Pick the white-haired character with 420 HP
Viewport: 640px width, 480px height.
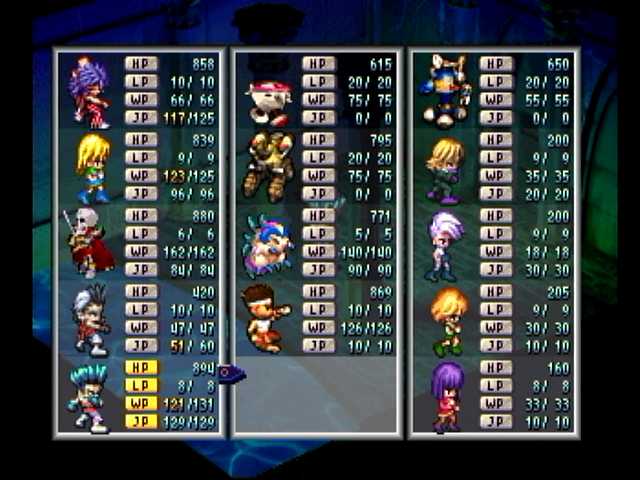click(x=90, y=320)
